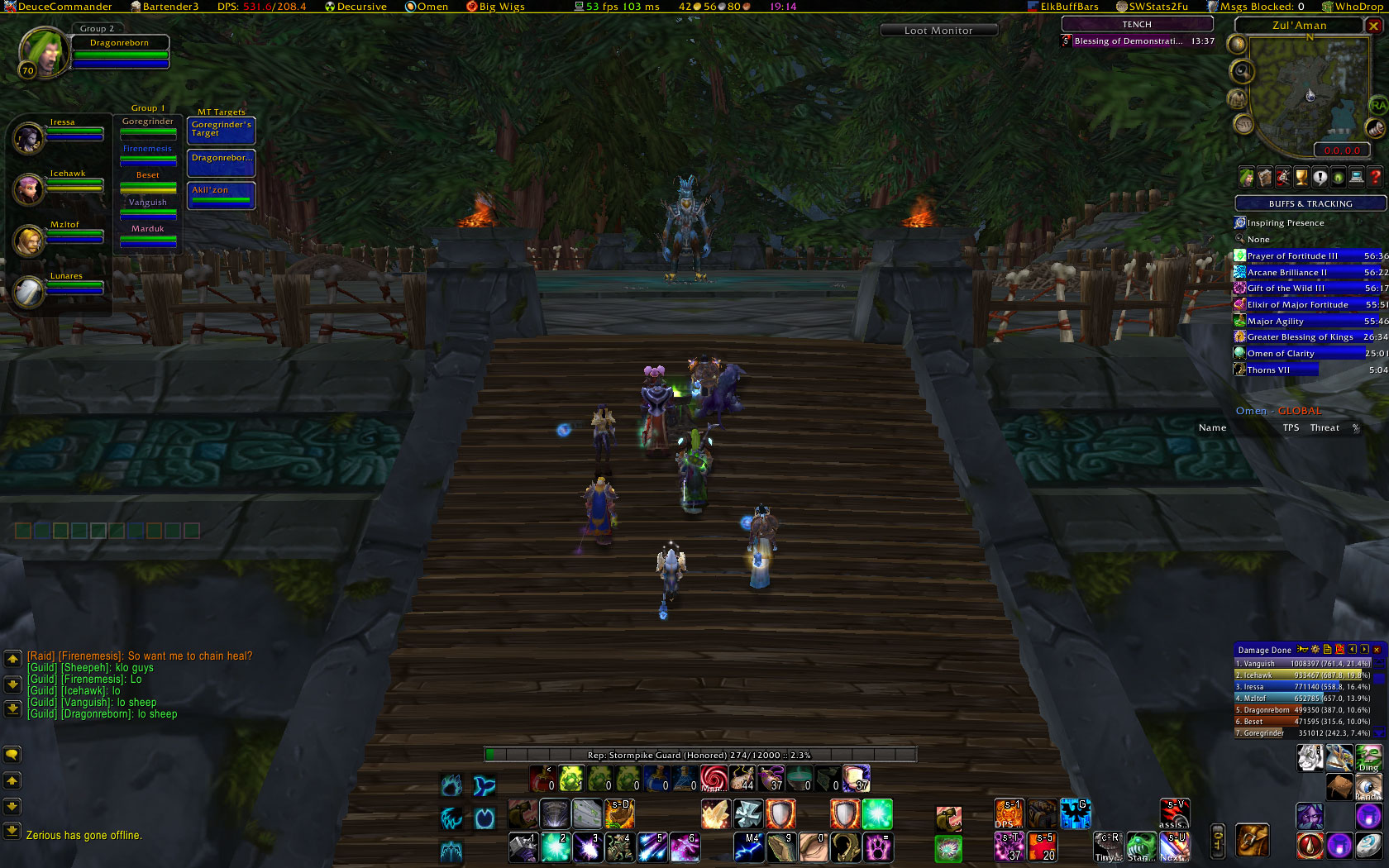Open the Big Wigs menu
1389x868 pixels.
point(495,7)
